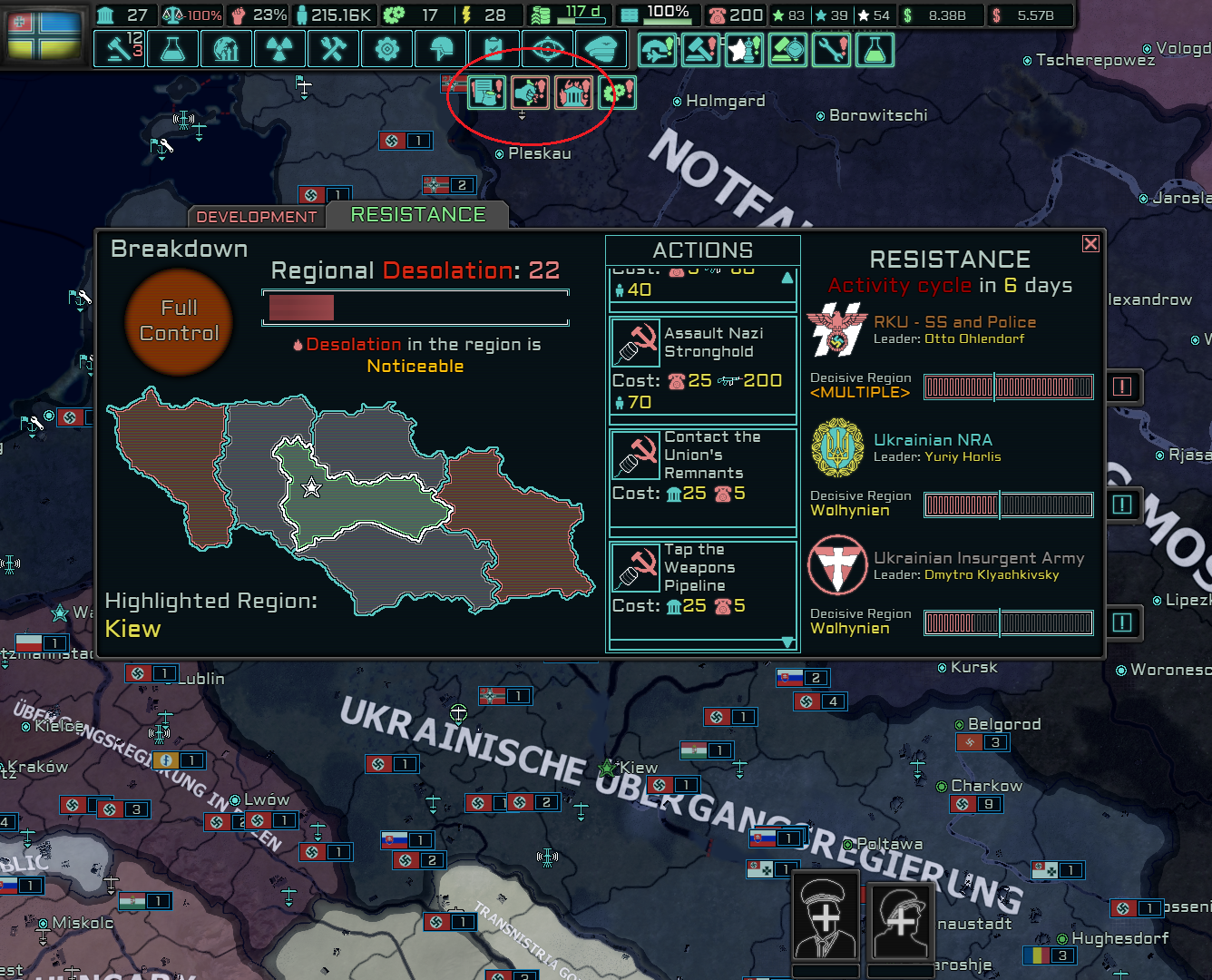Click the circled burning ministry building alert icon
Image resolution: width=1212 pixels, height=980 pixels.
573,91
